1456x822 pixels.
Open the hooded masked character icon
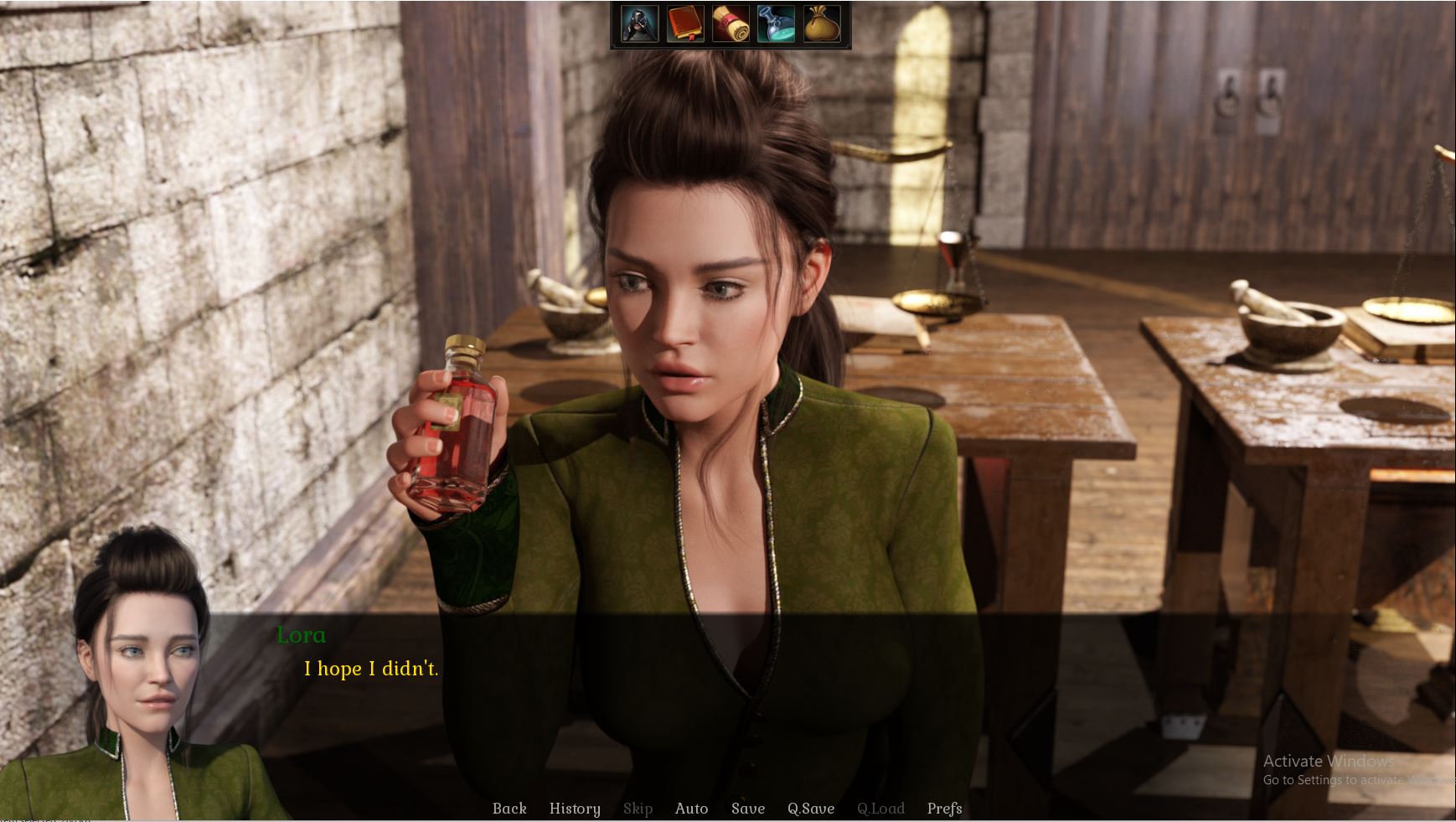(x=639, y=23)
